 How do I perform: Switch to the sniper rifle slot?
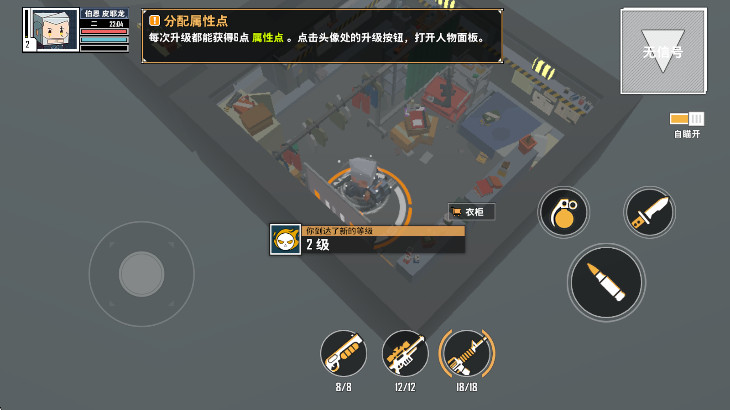[405, 353]
